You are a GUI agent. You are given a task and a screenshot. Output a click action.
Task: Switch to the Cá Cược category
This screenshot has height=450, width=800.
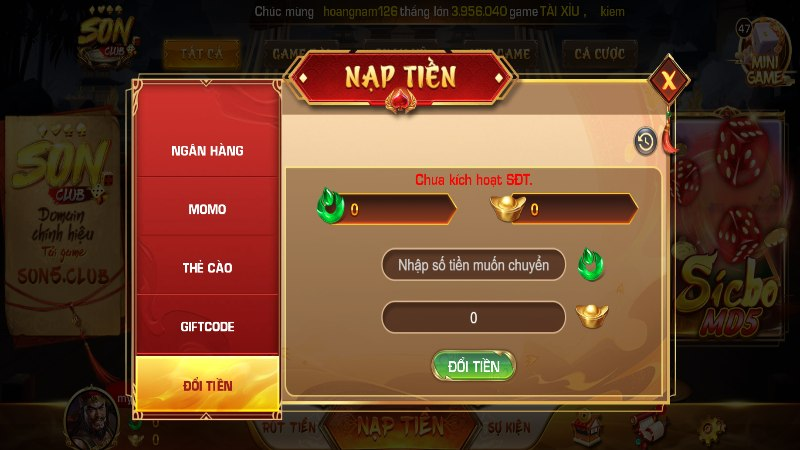(x=600, y=52)
